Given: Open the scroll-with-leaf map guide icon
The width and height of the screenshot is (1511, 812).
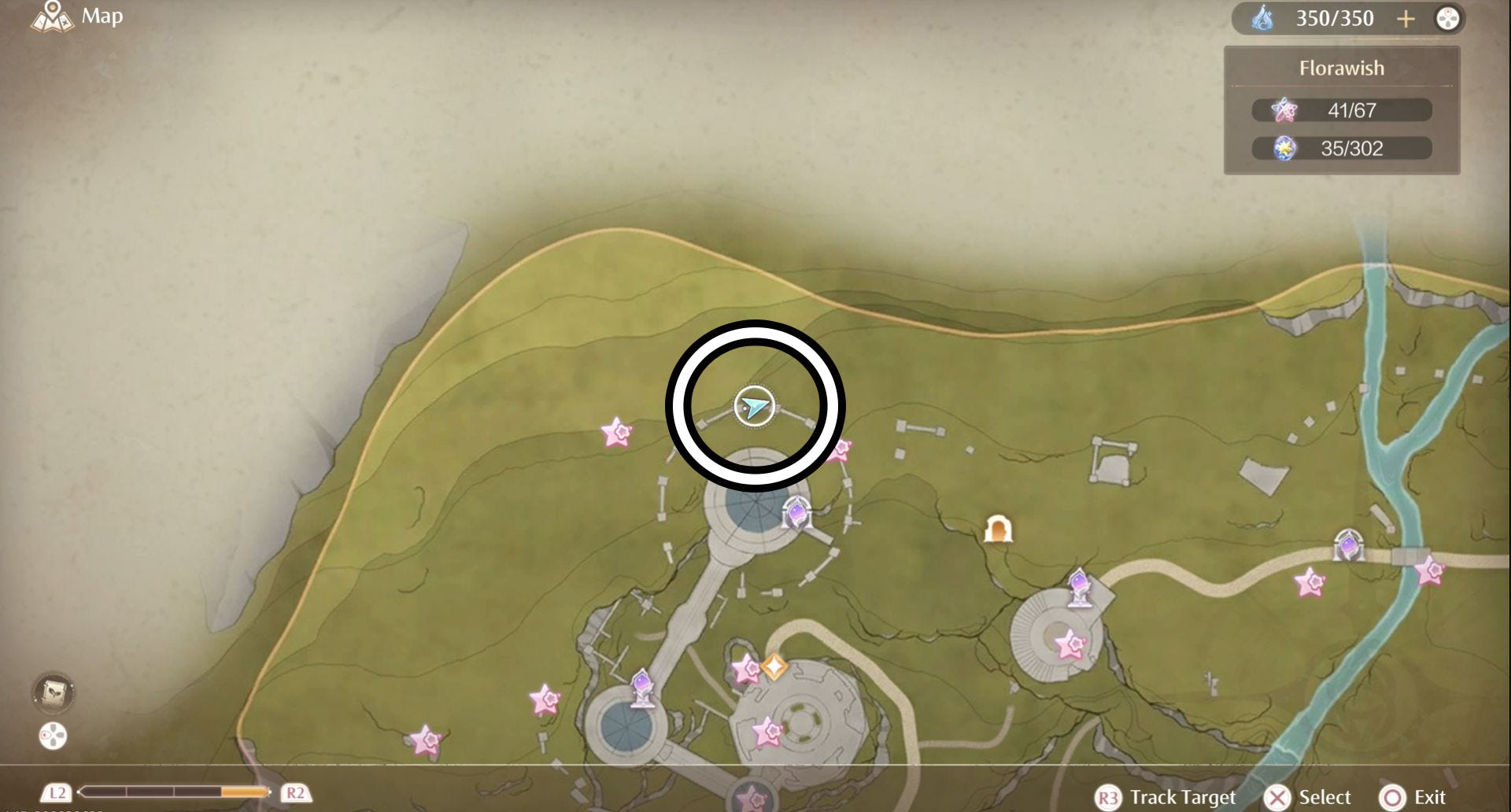Looking at the screenshot, I should click(x=54, y=692).
